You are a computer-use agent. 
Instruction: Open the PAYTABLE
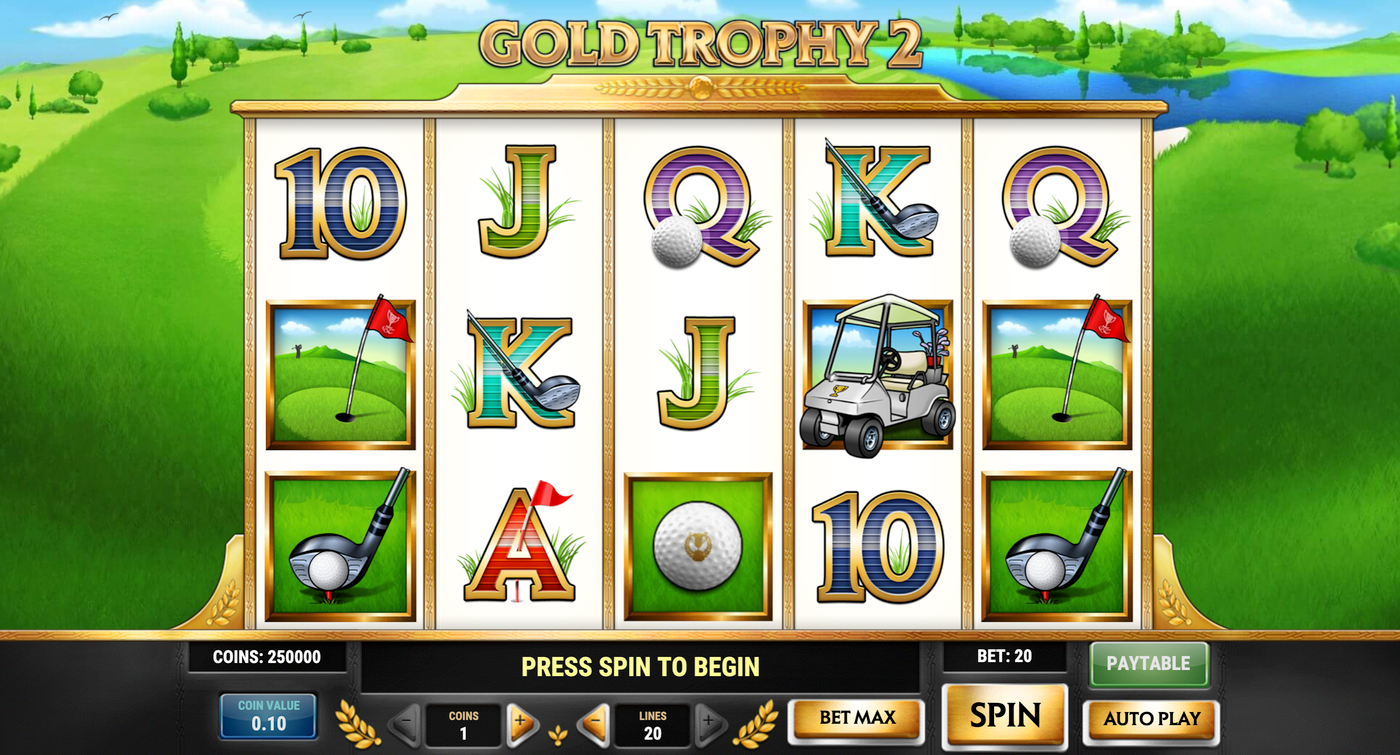pyautogui.click(x=1149, y=663)
